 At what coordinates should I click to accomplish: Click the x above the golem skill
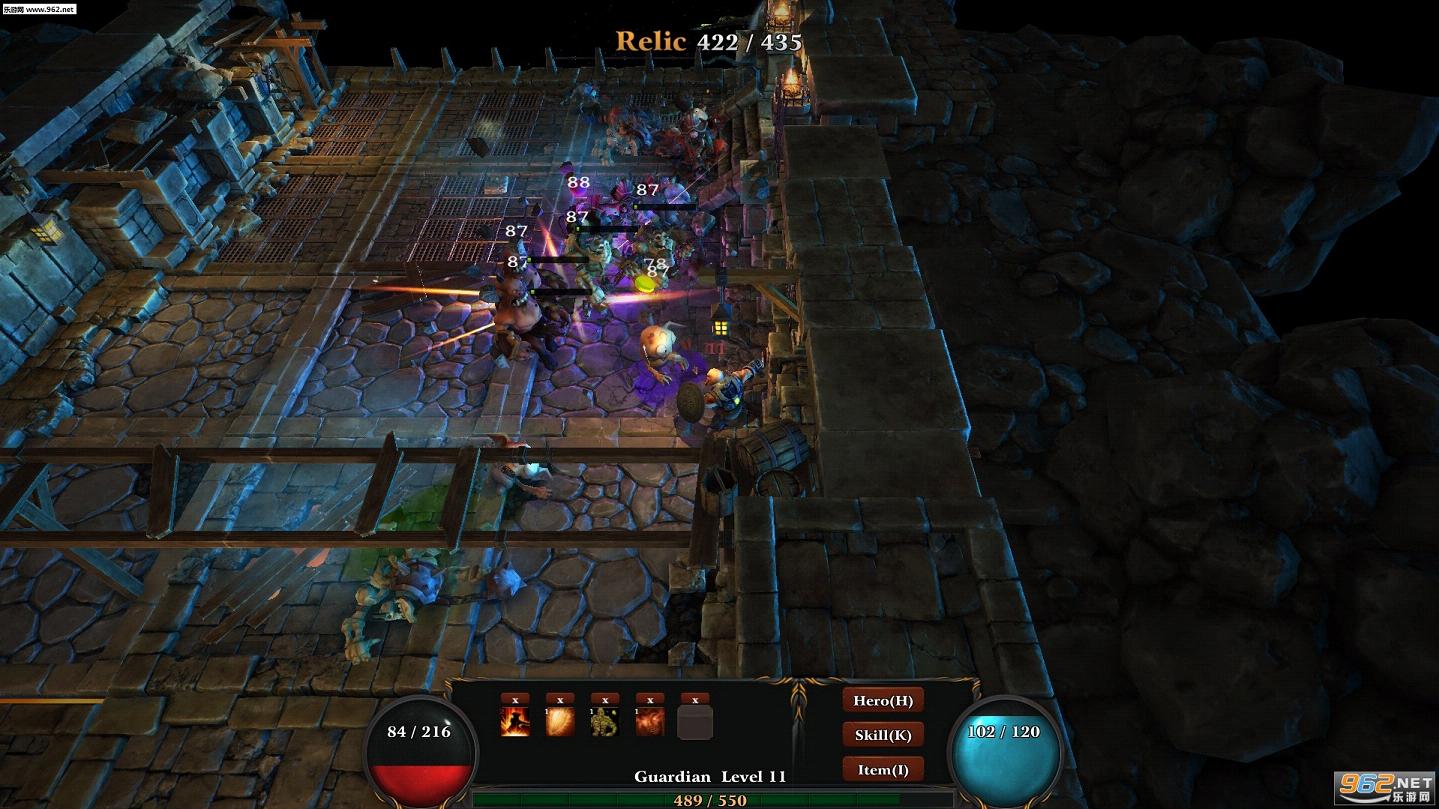605,699
